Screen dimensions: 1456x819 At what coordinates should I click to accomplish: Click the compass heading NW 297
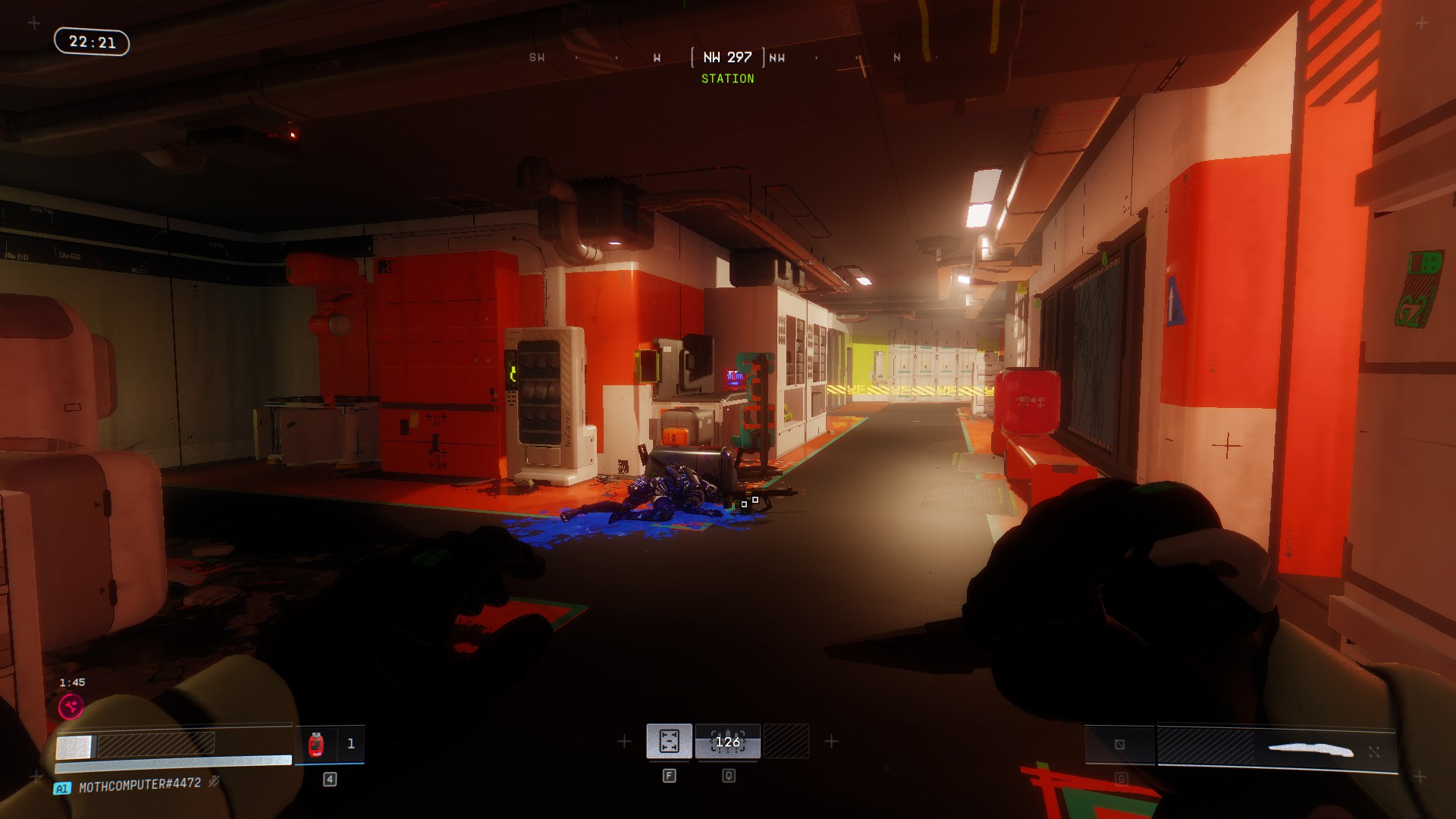click(x=727, y=58)
